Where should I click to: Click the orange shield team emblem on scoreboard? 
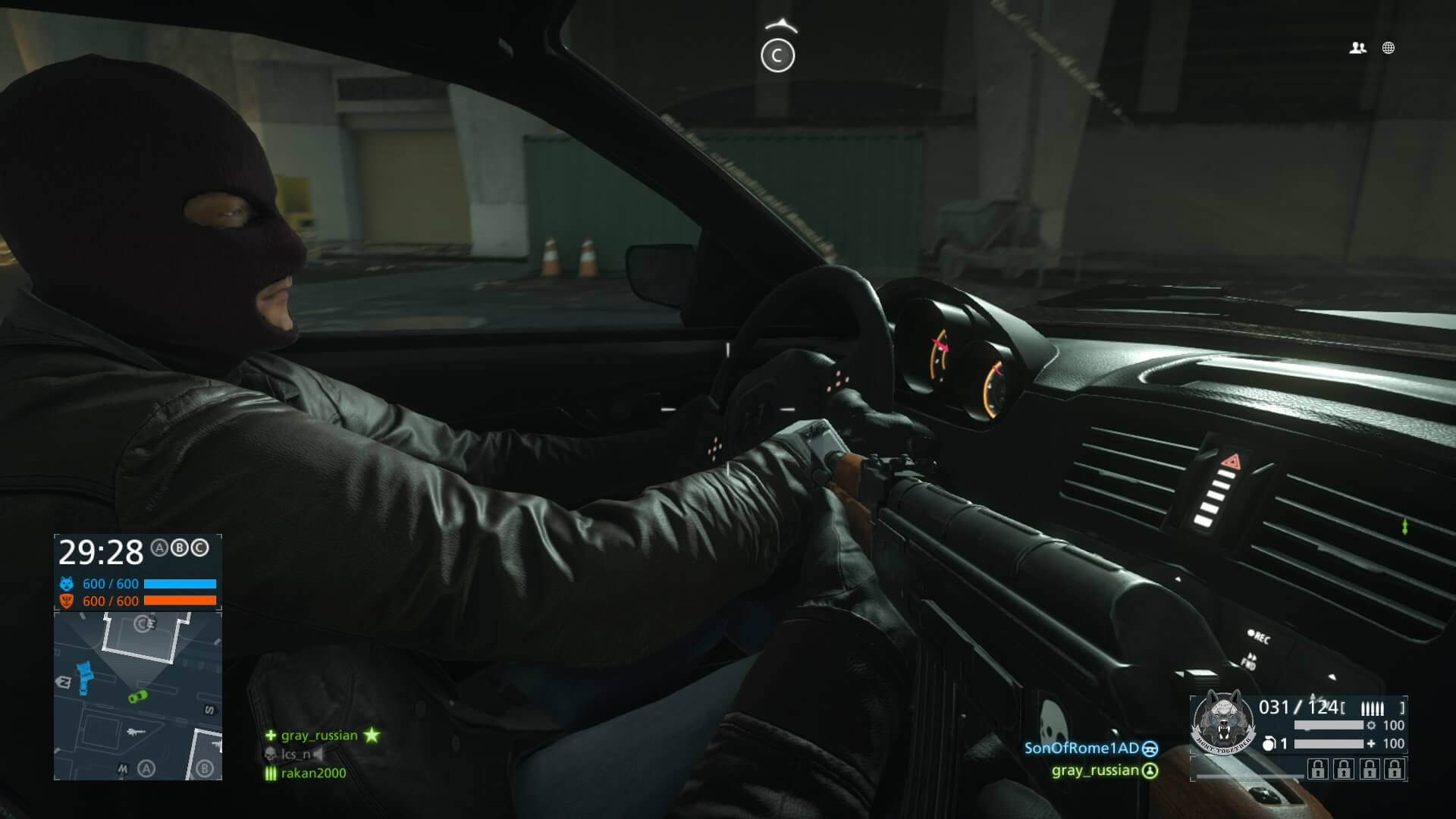pyautogui.click(x=66, y=601)
